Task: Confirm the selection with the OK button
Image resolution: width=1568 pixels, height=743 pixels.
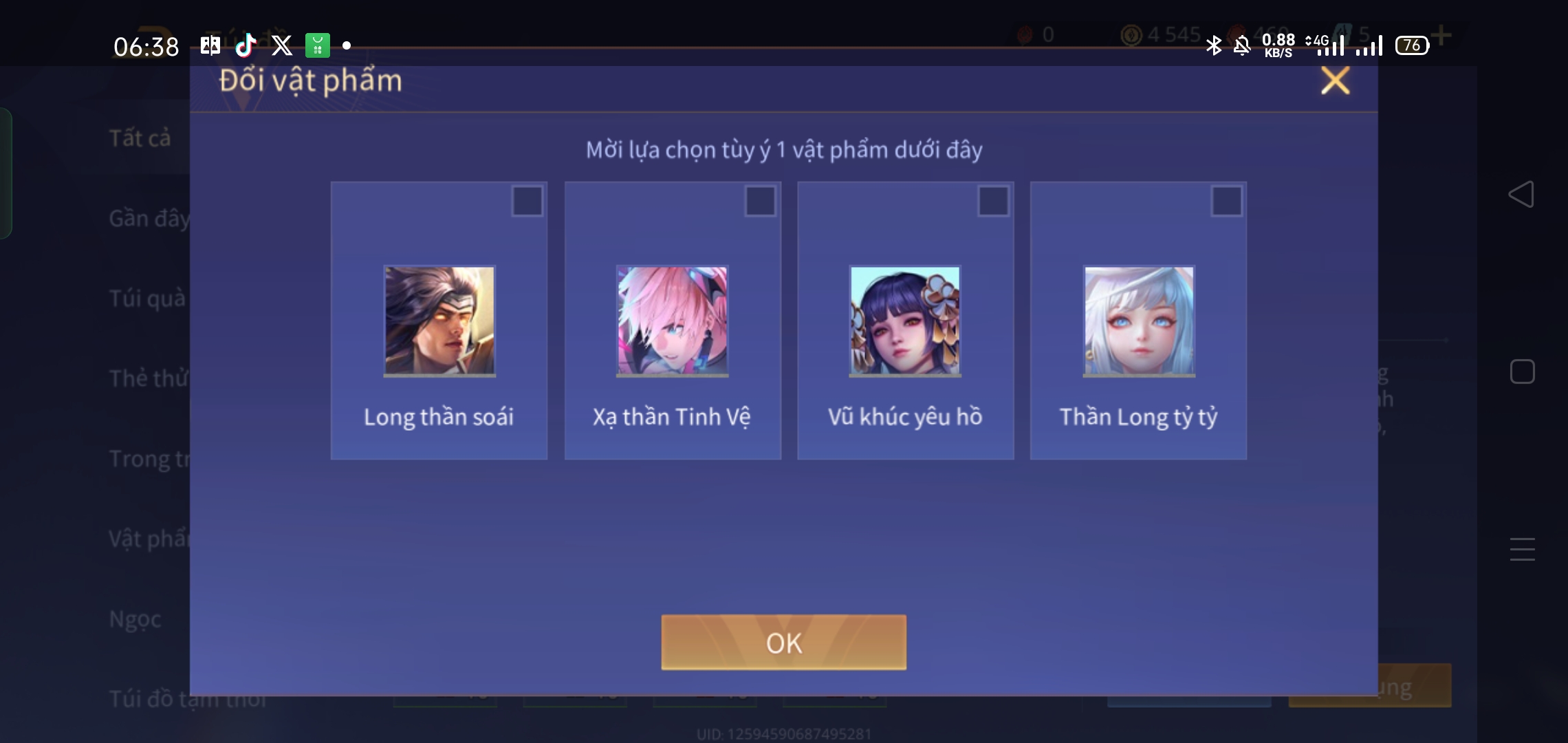Action: click(x=783, y=643)
